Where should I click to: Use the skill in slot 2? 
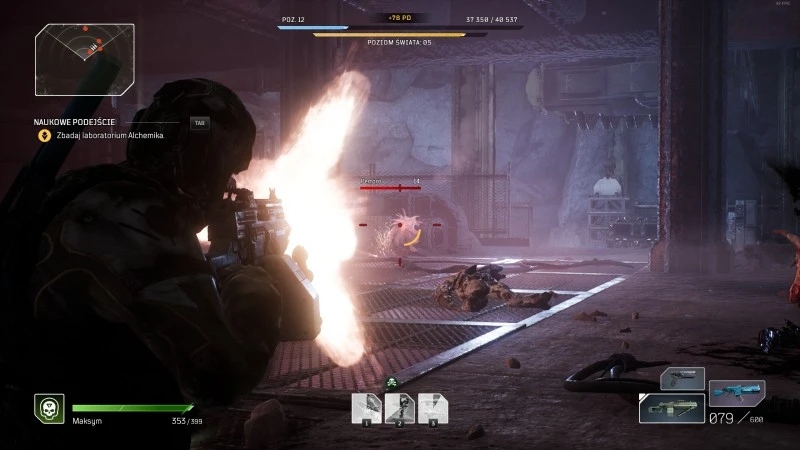399,406
